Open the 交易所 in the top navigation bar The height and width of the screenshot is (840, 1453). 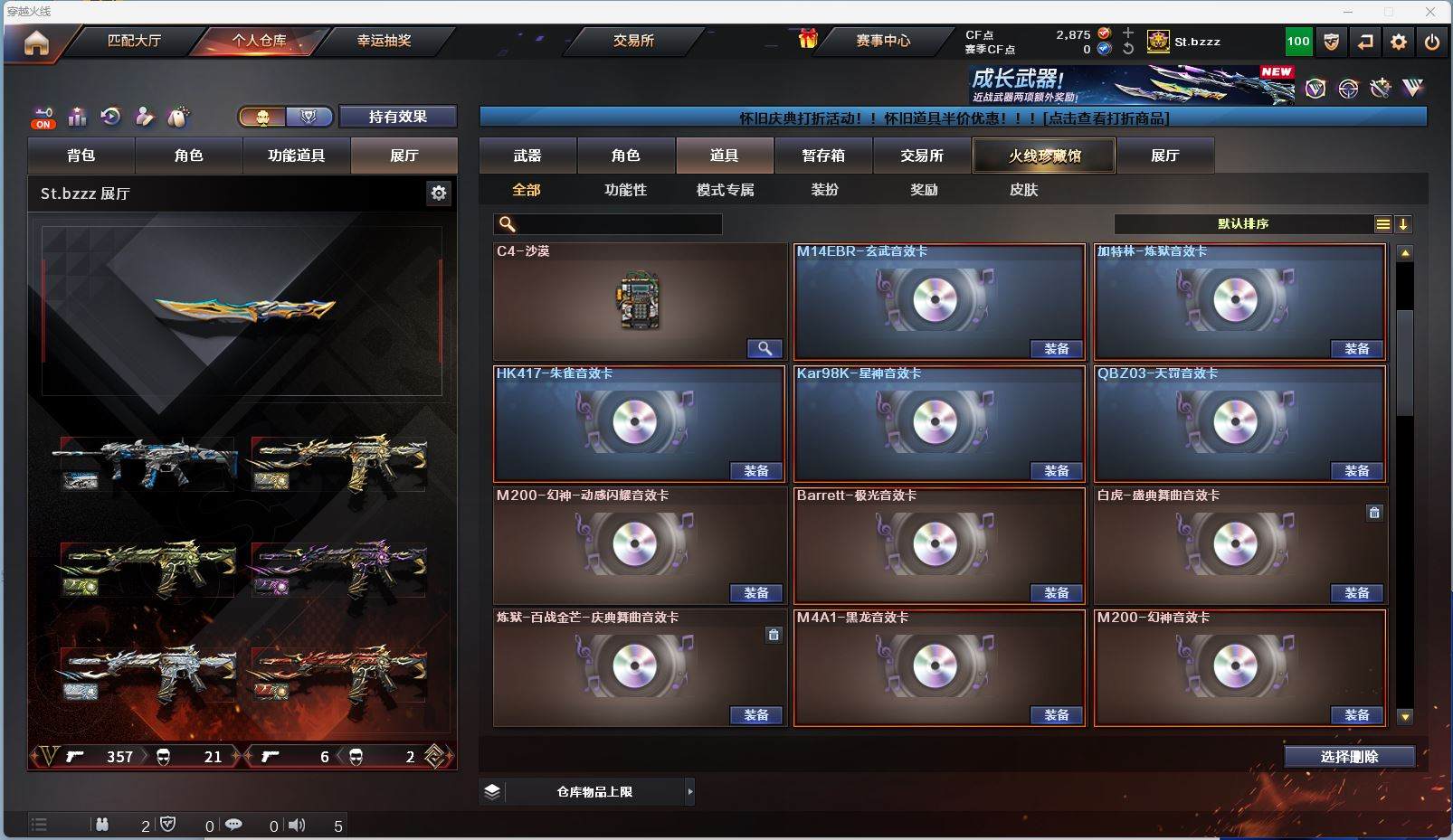coord(633,41)
